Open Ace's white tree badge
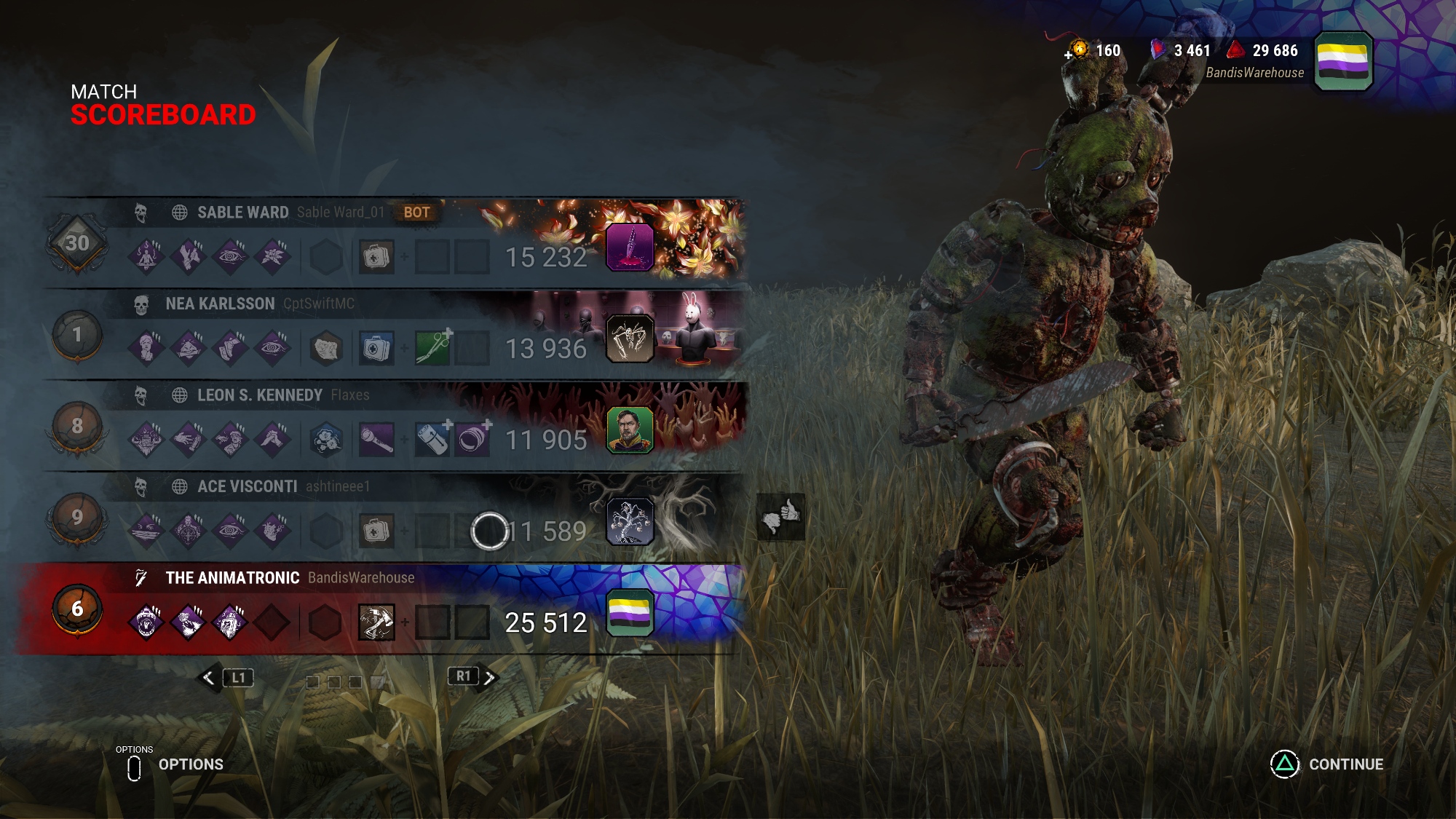This screenshot has height=819, width=1456. (630, 521)
